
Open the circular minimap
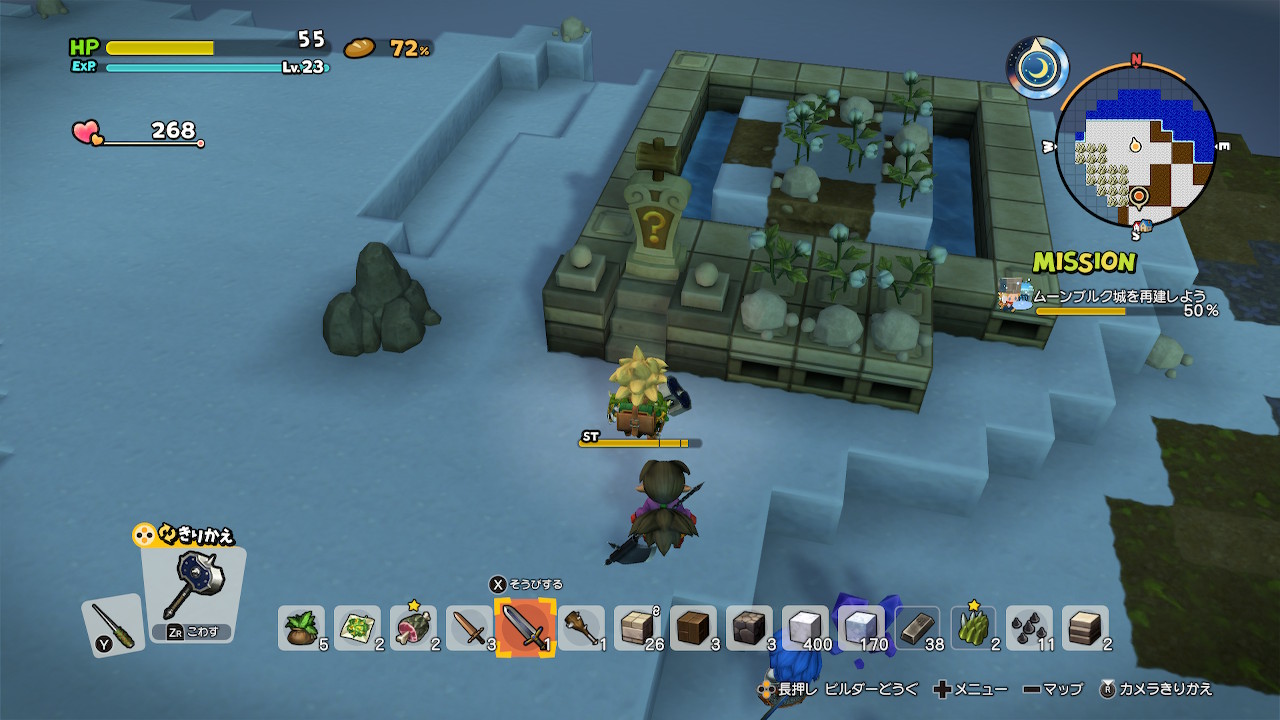1136,145
